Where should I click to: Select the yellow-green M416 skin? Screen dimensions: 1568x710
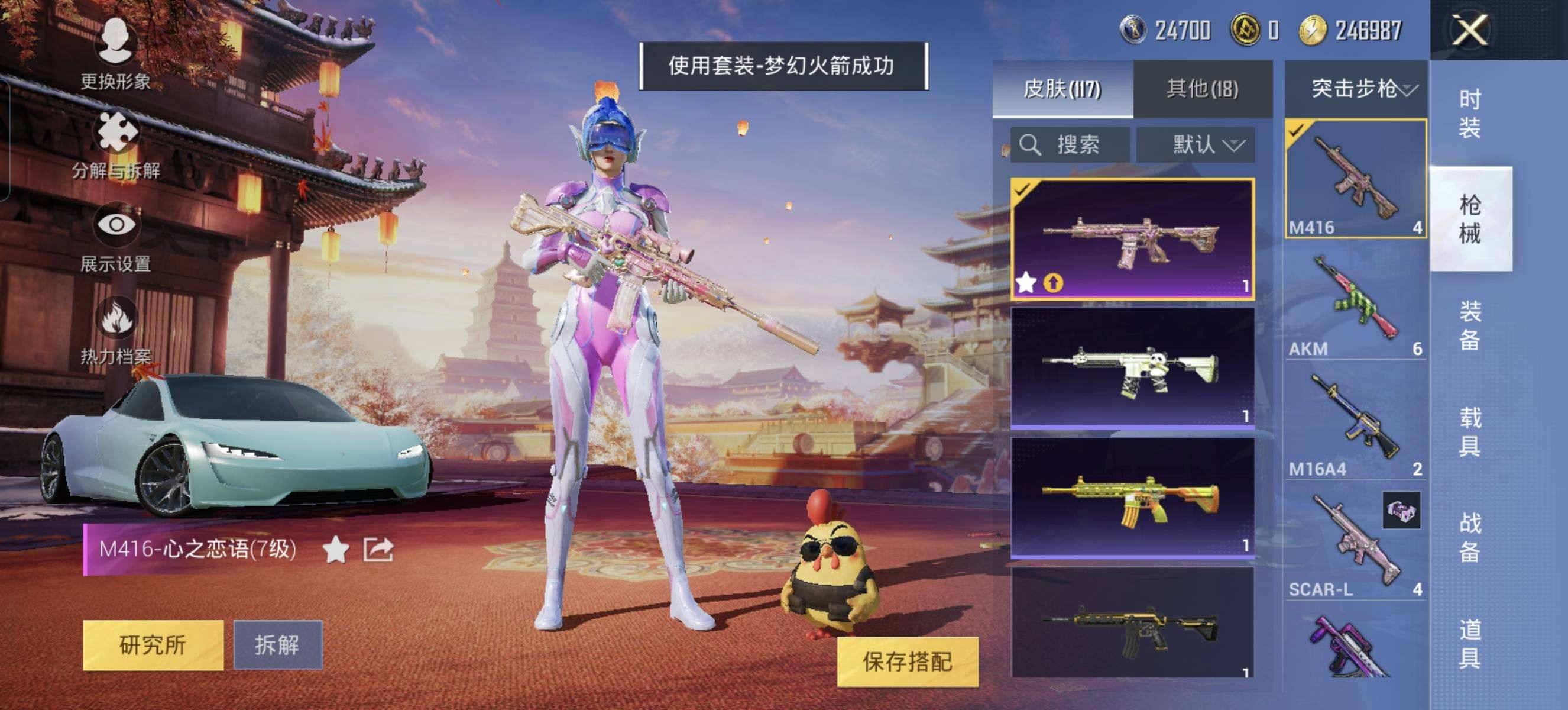1132,497
